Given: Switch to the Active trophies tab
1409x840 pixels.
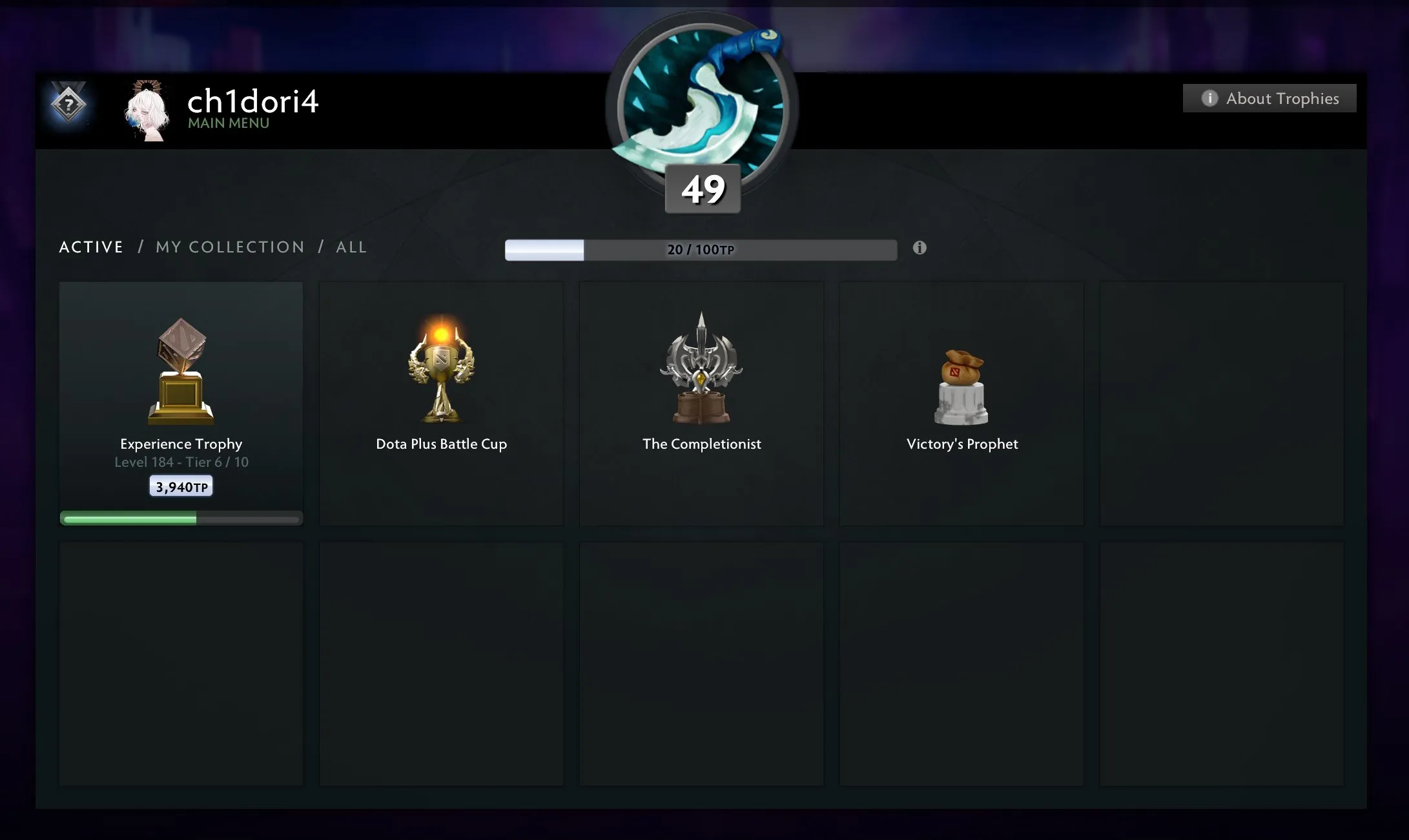Looking at the screenshot, I should click(x=91, y=247).
